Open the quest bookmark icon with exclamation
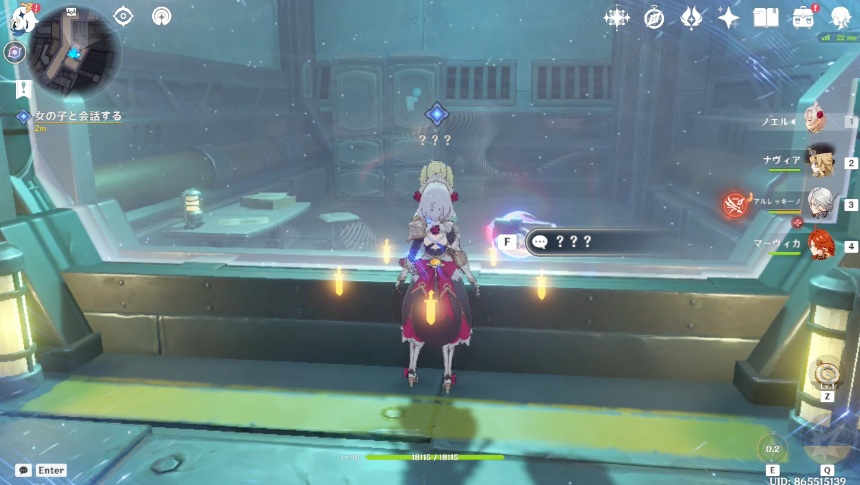 point(22,90)
